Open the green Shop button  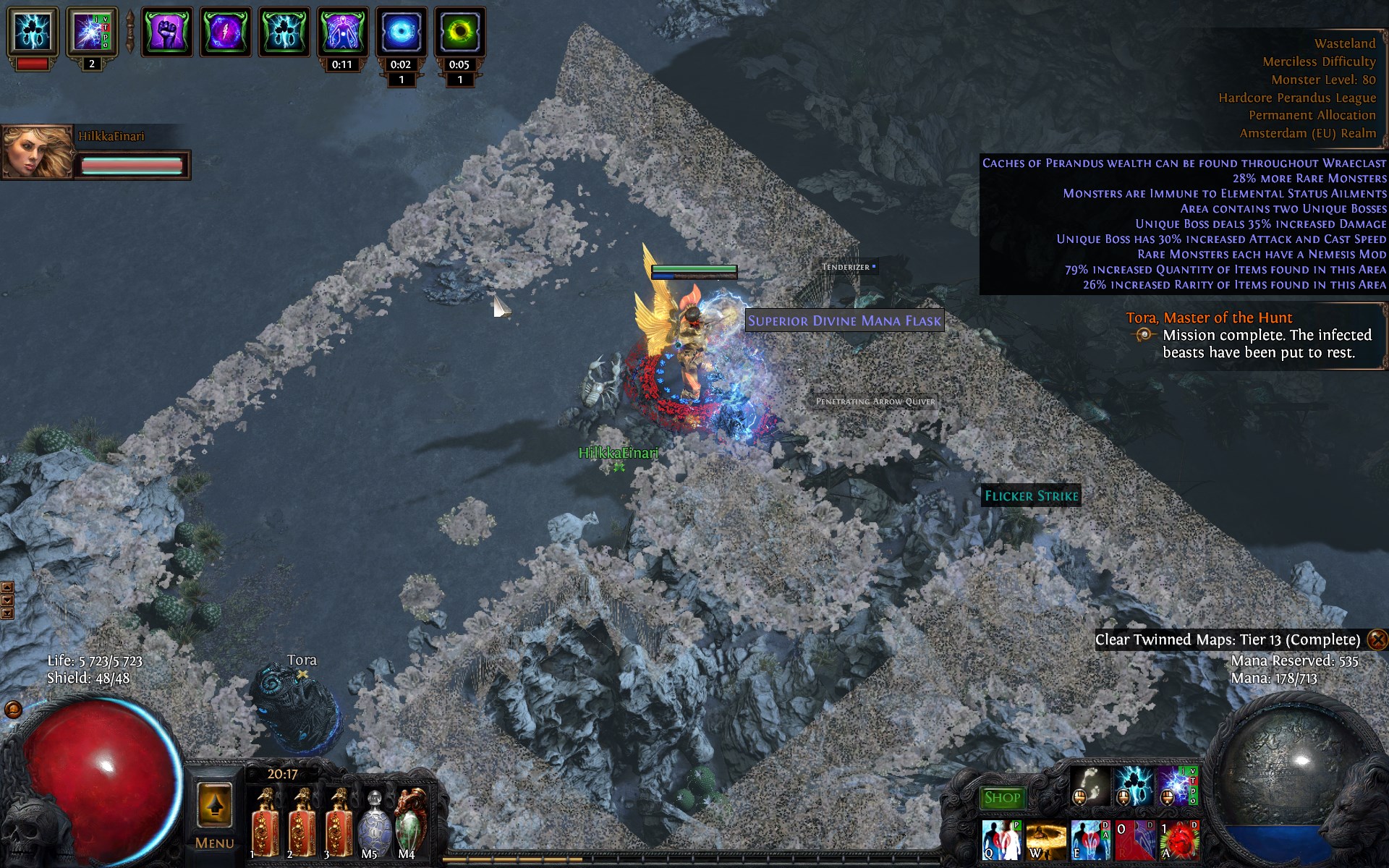tap(1002, 798)
